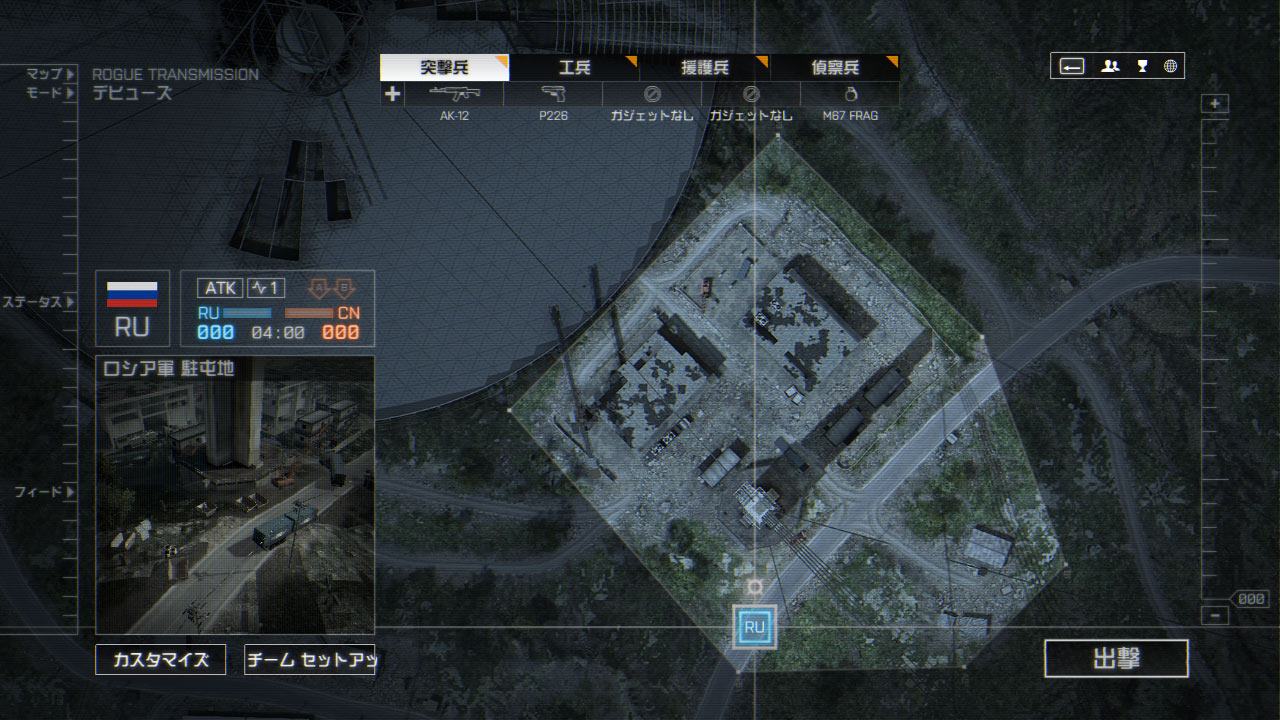This screenshot has height=720, width=1280.
Task: Zoom out the map with the minus button
Action: [1215, 616]
